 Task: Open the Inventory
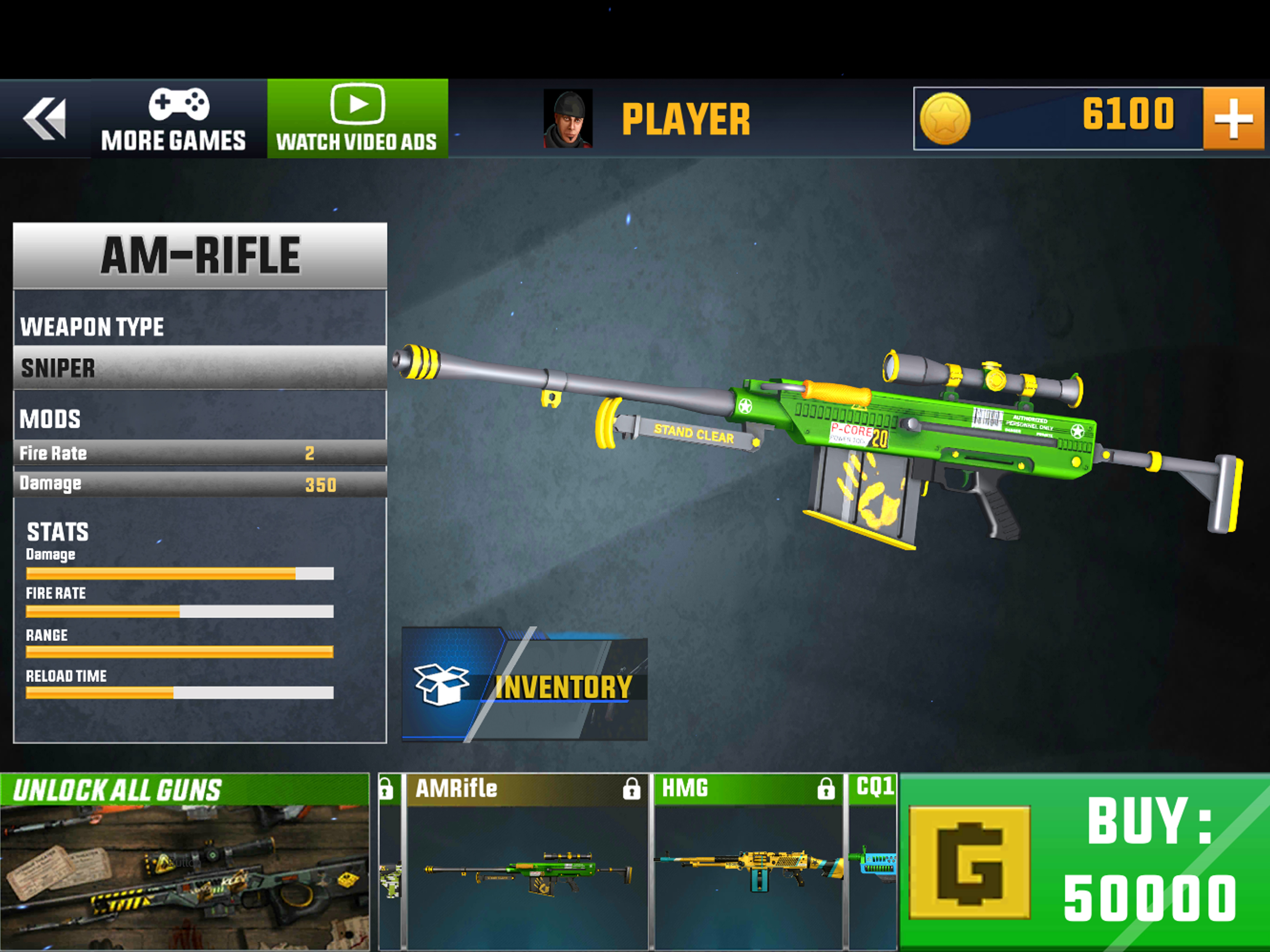coord(525,684)
